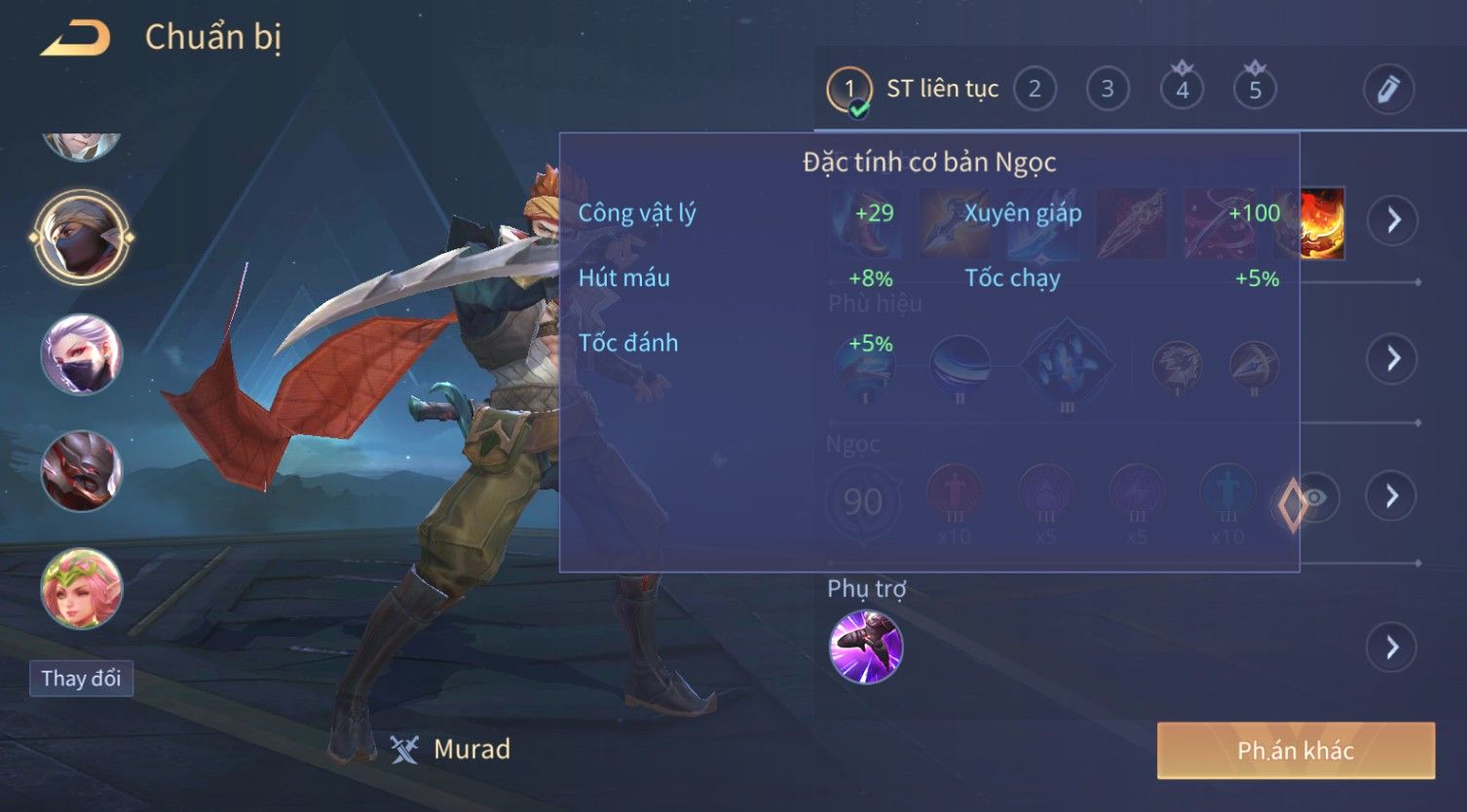Toggle the Ngọc stats eye icon
This screenshot has height=812, width=1467.
click(x=1315, y=498)
